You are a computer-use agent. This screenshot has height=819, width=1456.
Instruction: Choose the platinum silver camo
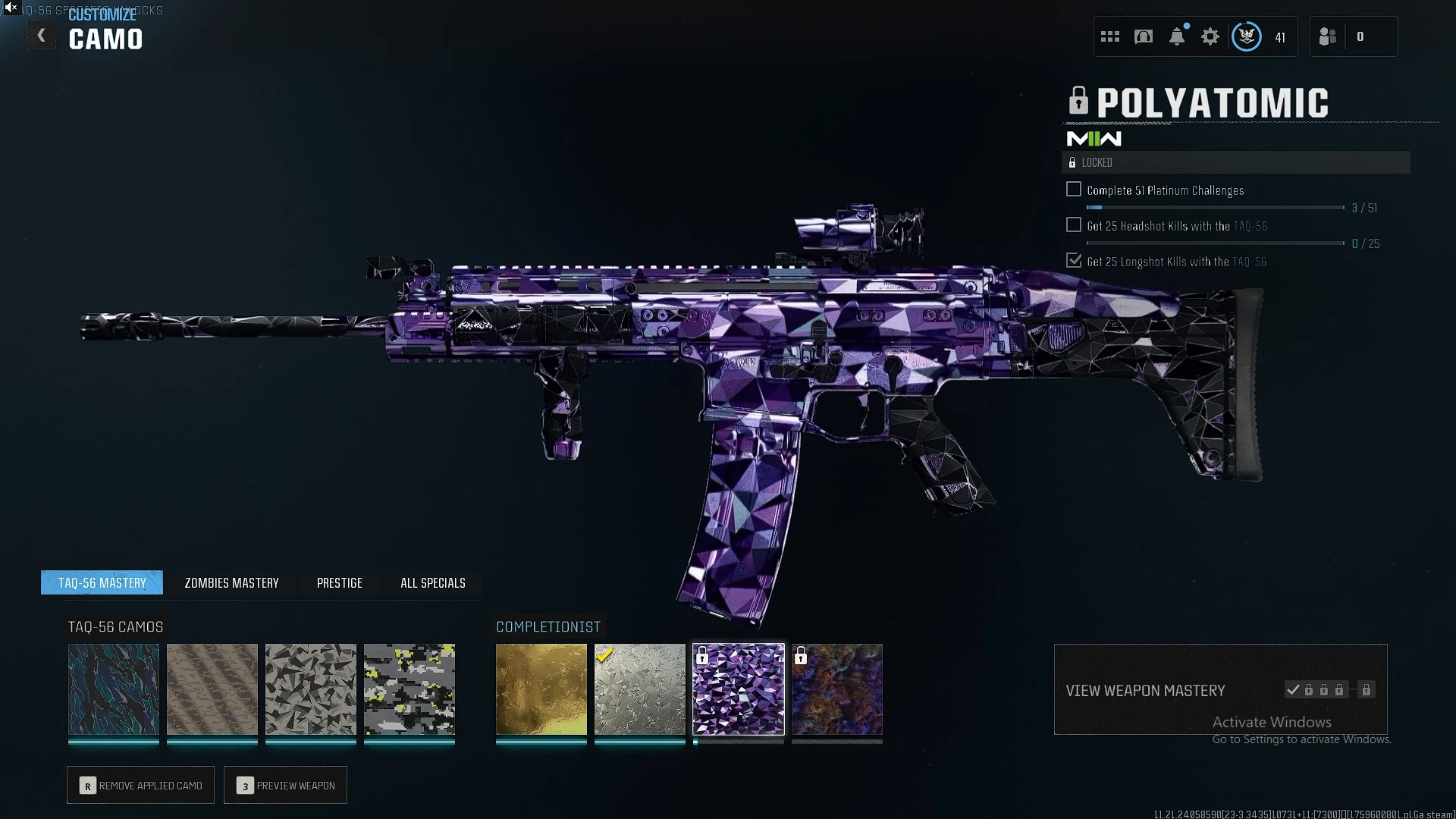click(640, 689)
